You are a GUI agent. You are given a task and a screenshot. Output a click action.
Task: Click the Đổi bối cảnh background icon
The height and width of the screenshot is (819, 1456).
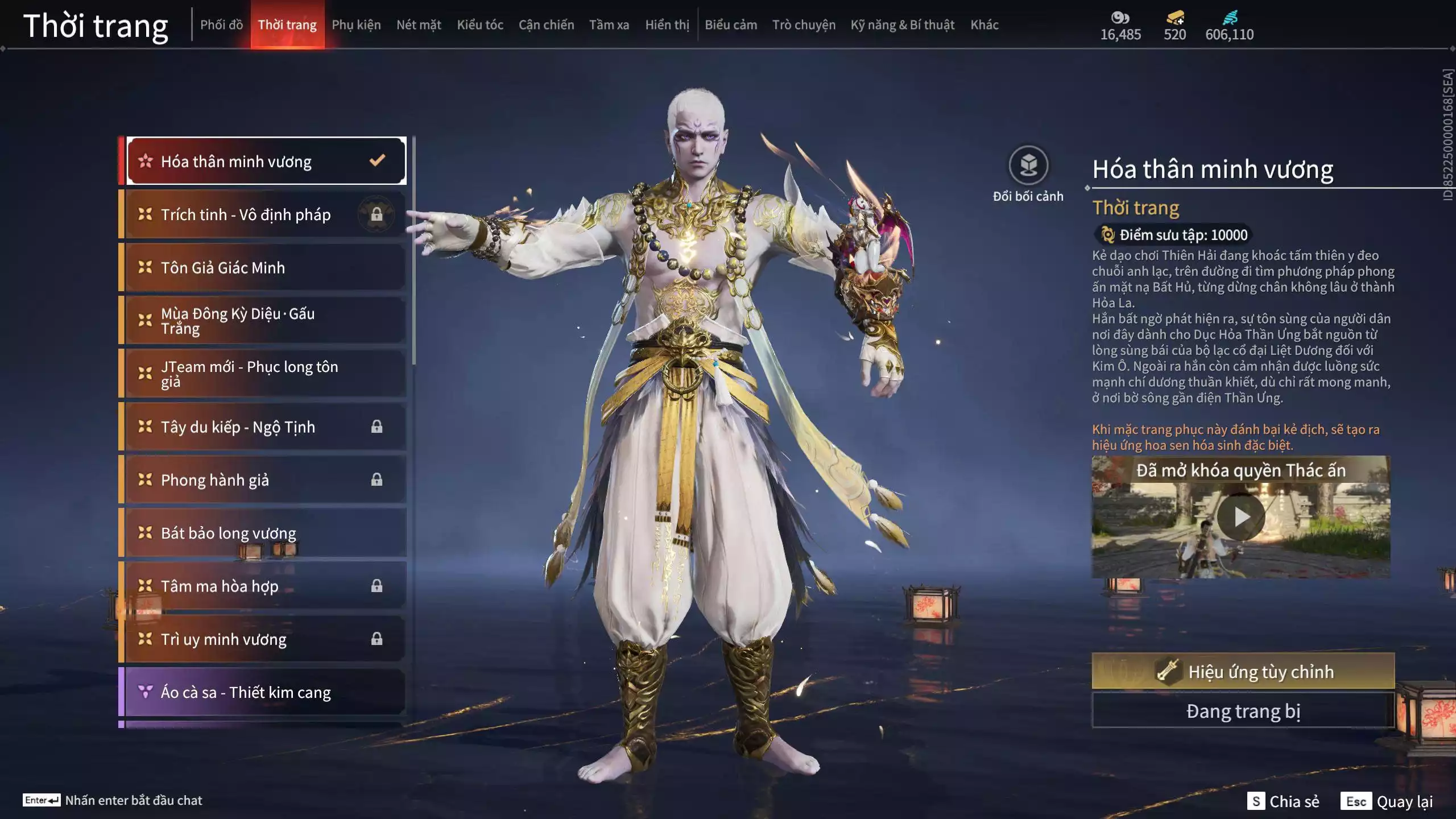tap(1028, 166)
